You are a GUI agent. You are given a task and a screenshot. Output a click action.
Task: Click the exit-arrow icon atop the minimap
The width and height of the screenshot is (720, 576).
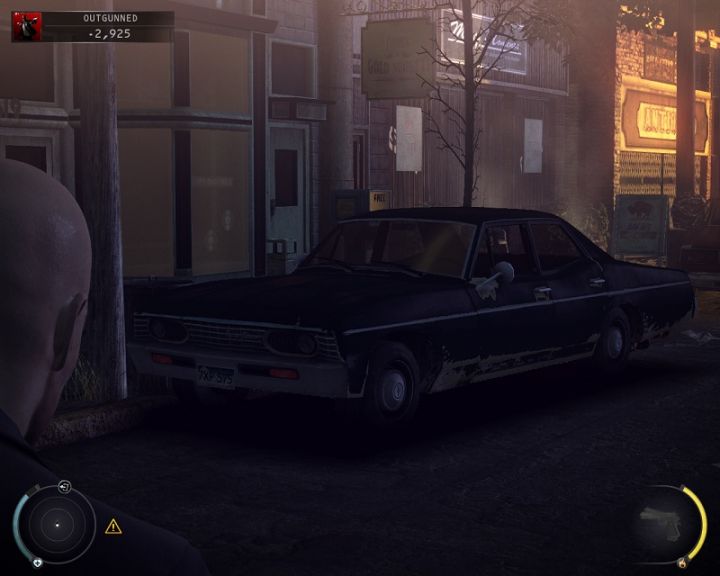coord(65,486)
